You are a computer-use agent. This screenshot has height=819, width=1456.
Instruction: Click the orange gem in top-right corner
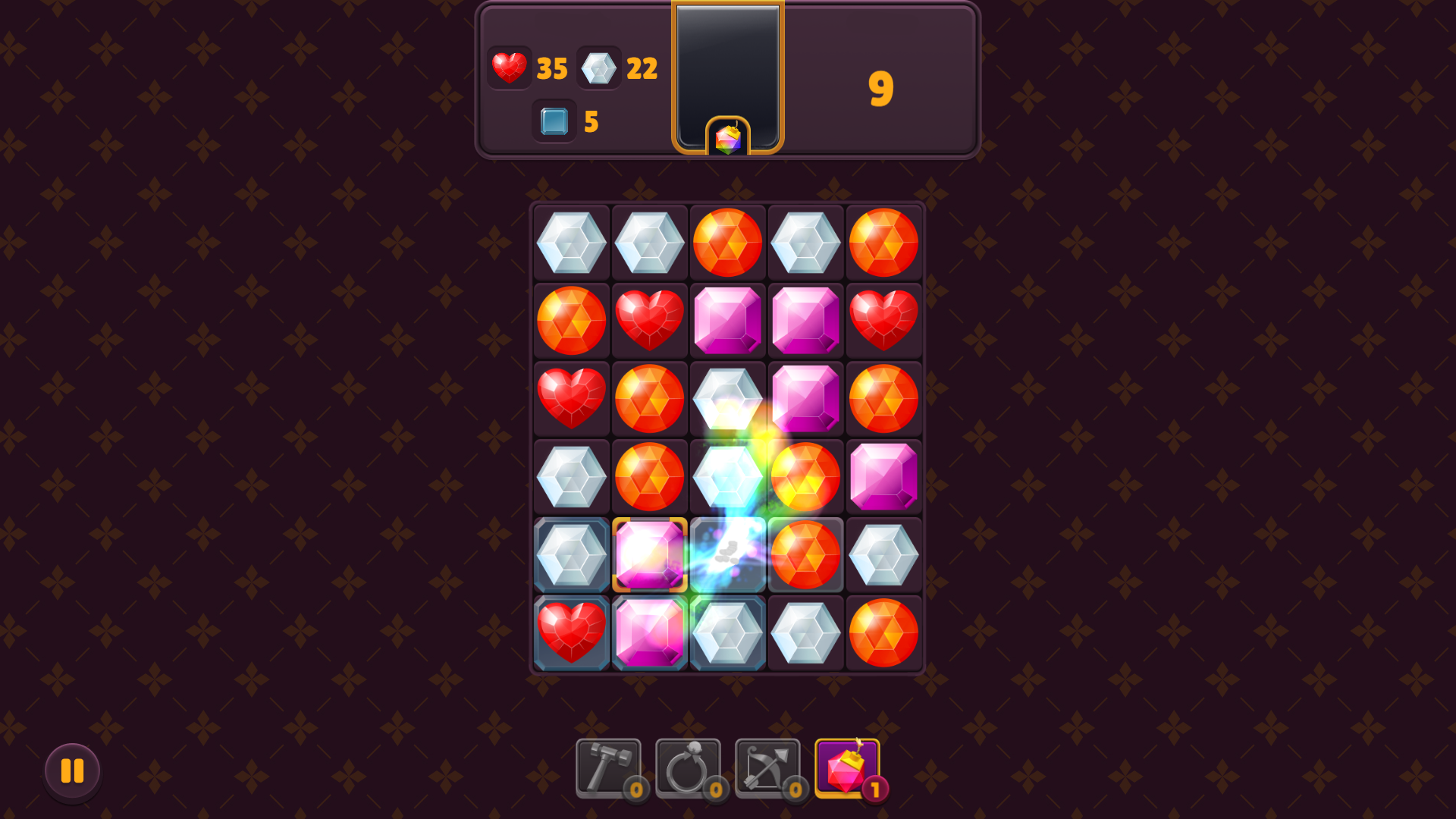(x=884, y=243)
